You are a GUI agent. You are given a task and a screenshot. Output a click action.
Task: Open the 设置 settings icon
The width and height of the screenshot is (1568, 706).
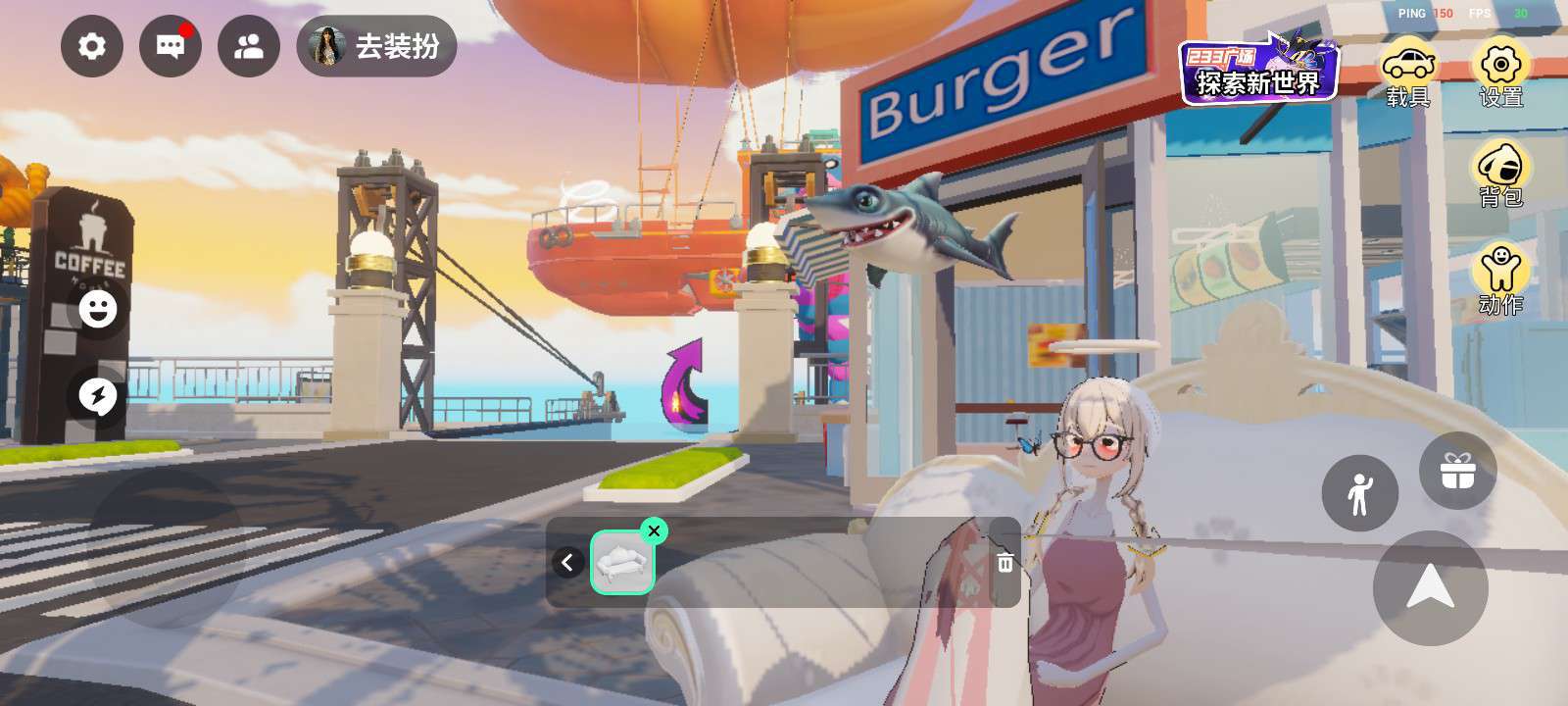(1500, 73)
